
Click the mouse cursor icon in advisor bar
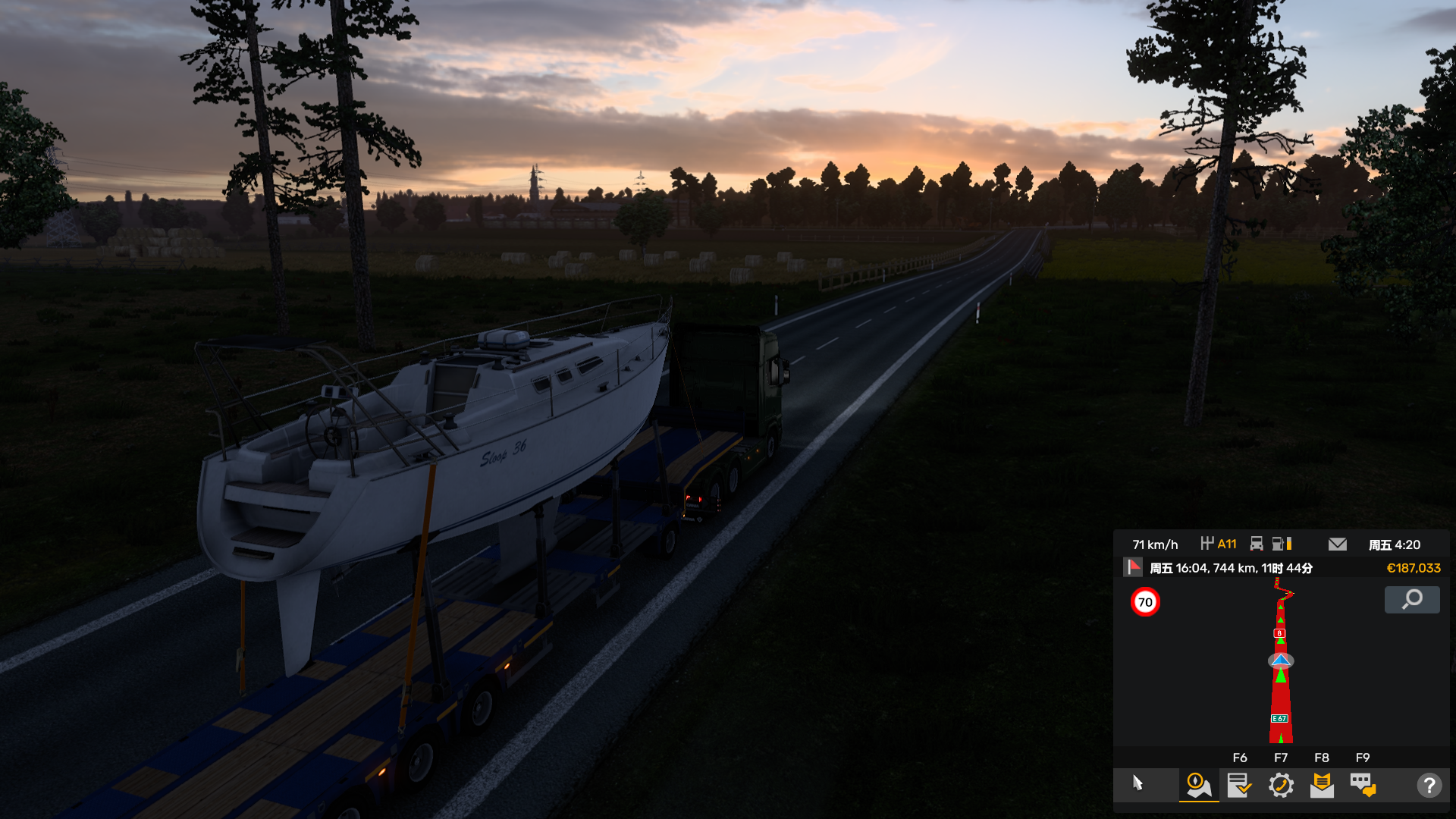pyautogui.click(x=1137, y=783)
